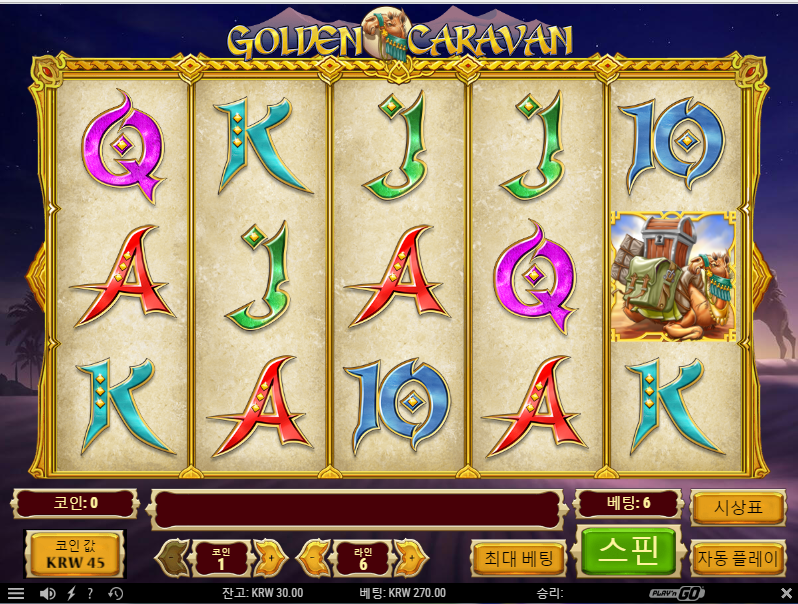Decrease the 코인 count with minus arrow

click(x=176, y=557)
